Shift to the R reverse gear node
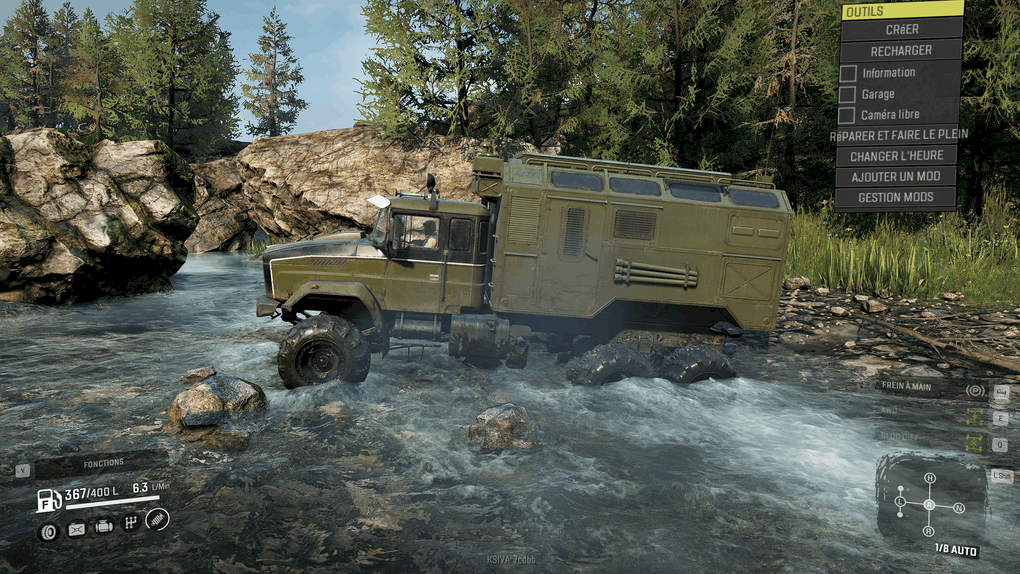The width and height of the screenshot is (1020, 574). pos(929,531)
